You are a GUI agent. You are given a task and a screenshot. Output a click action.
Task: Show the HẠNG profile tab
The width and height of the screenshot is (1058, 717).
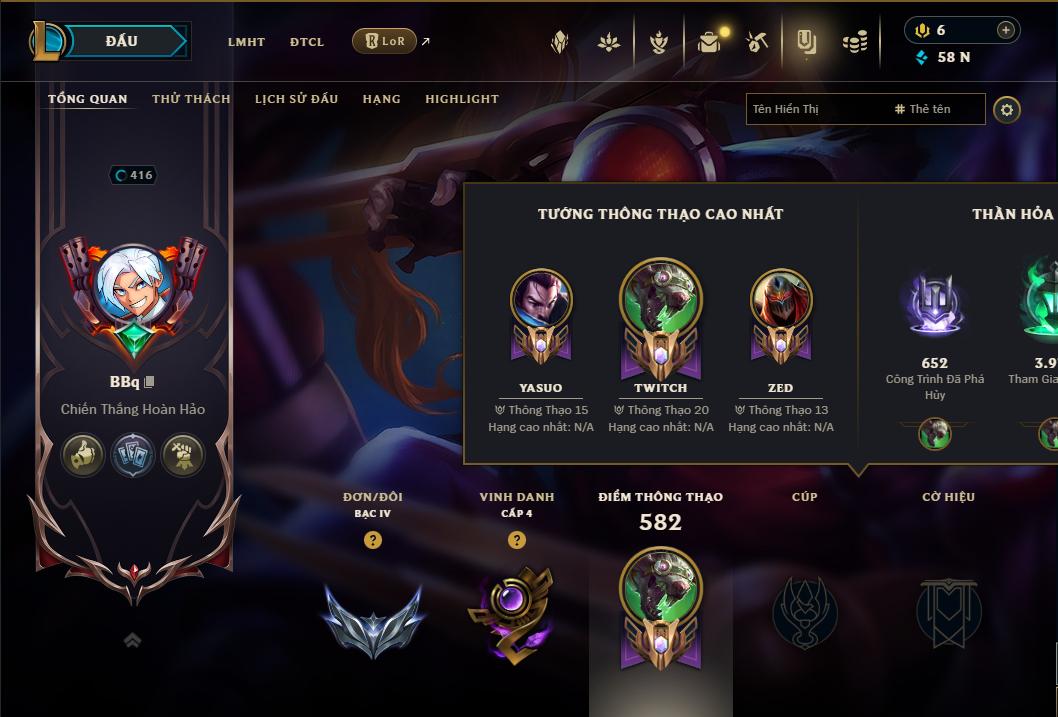[381, 99]
